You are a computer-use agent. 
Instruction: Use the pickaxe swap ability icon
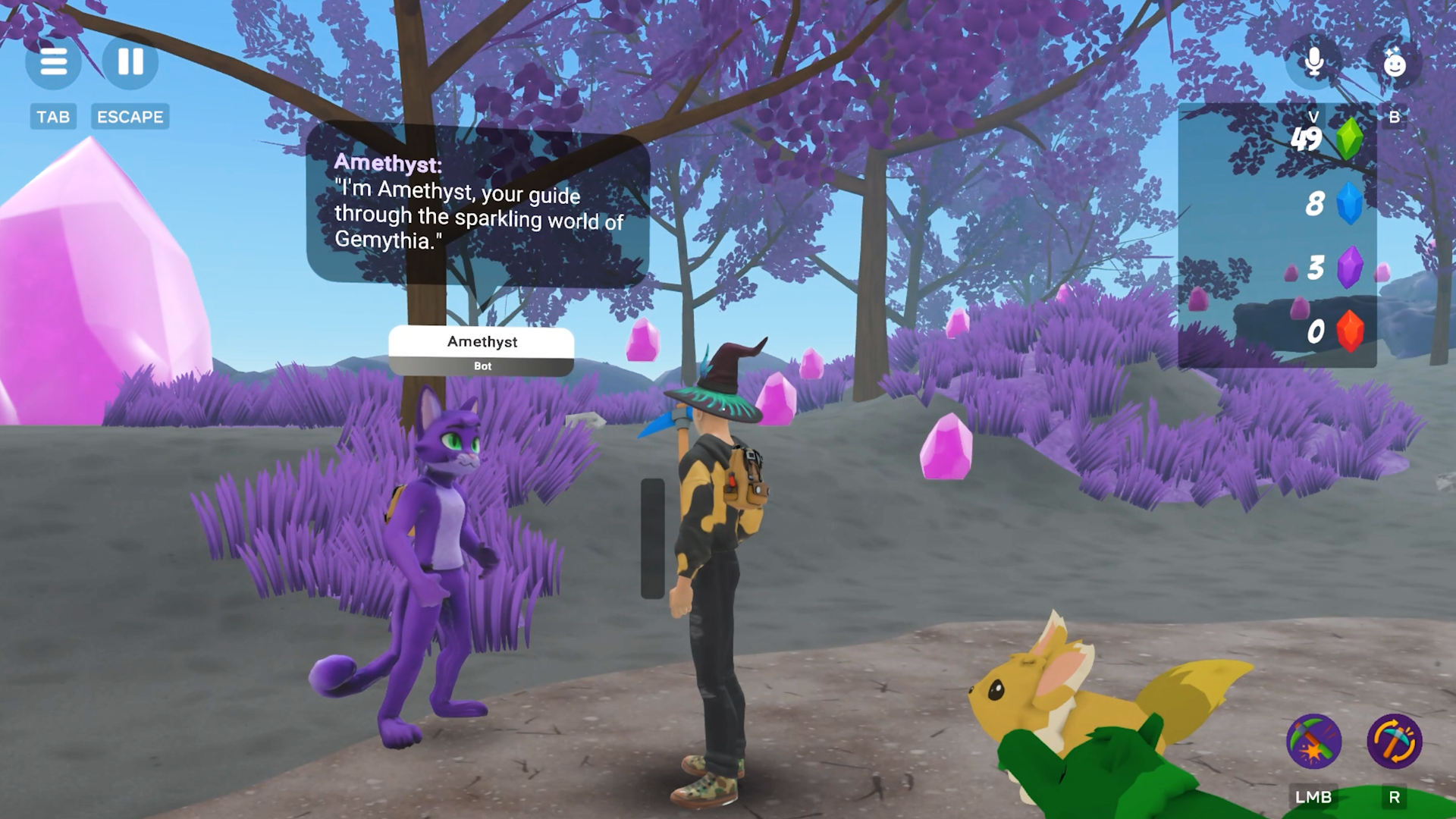pos(1394,741)
